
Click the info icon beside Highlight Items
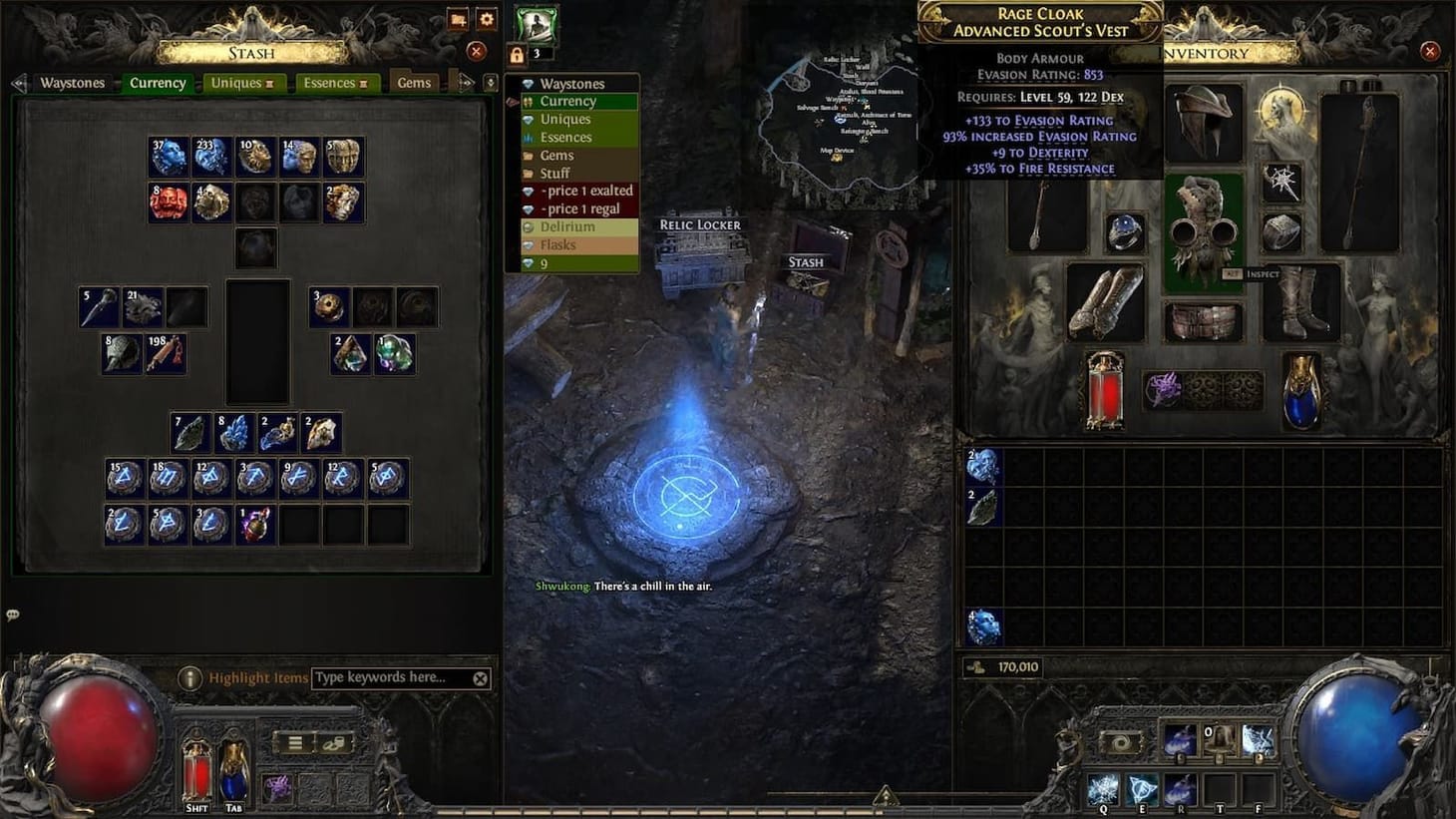pos(190,677)
